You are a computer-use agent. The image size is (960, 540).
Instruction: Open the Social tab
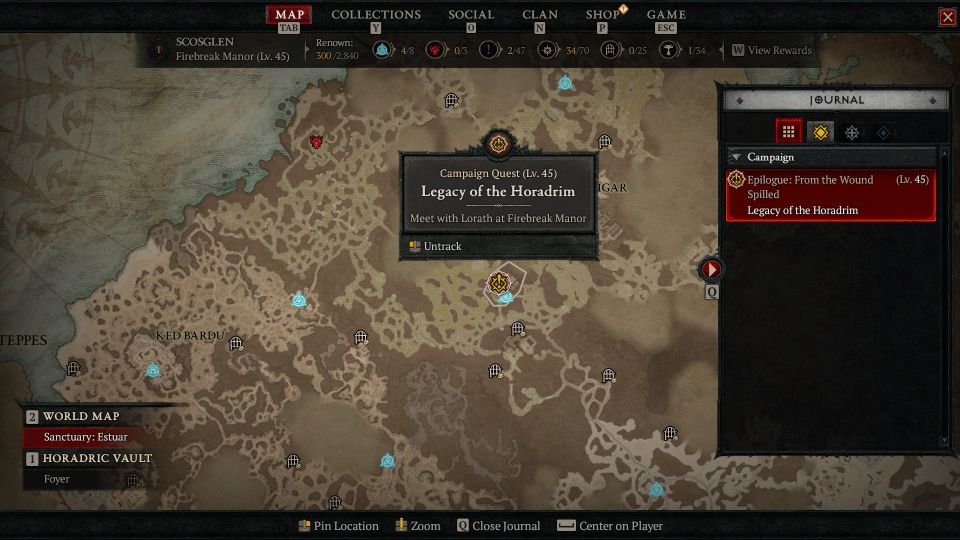tap(471, 15)
